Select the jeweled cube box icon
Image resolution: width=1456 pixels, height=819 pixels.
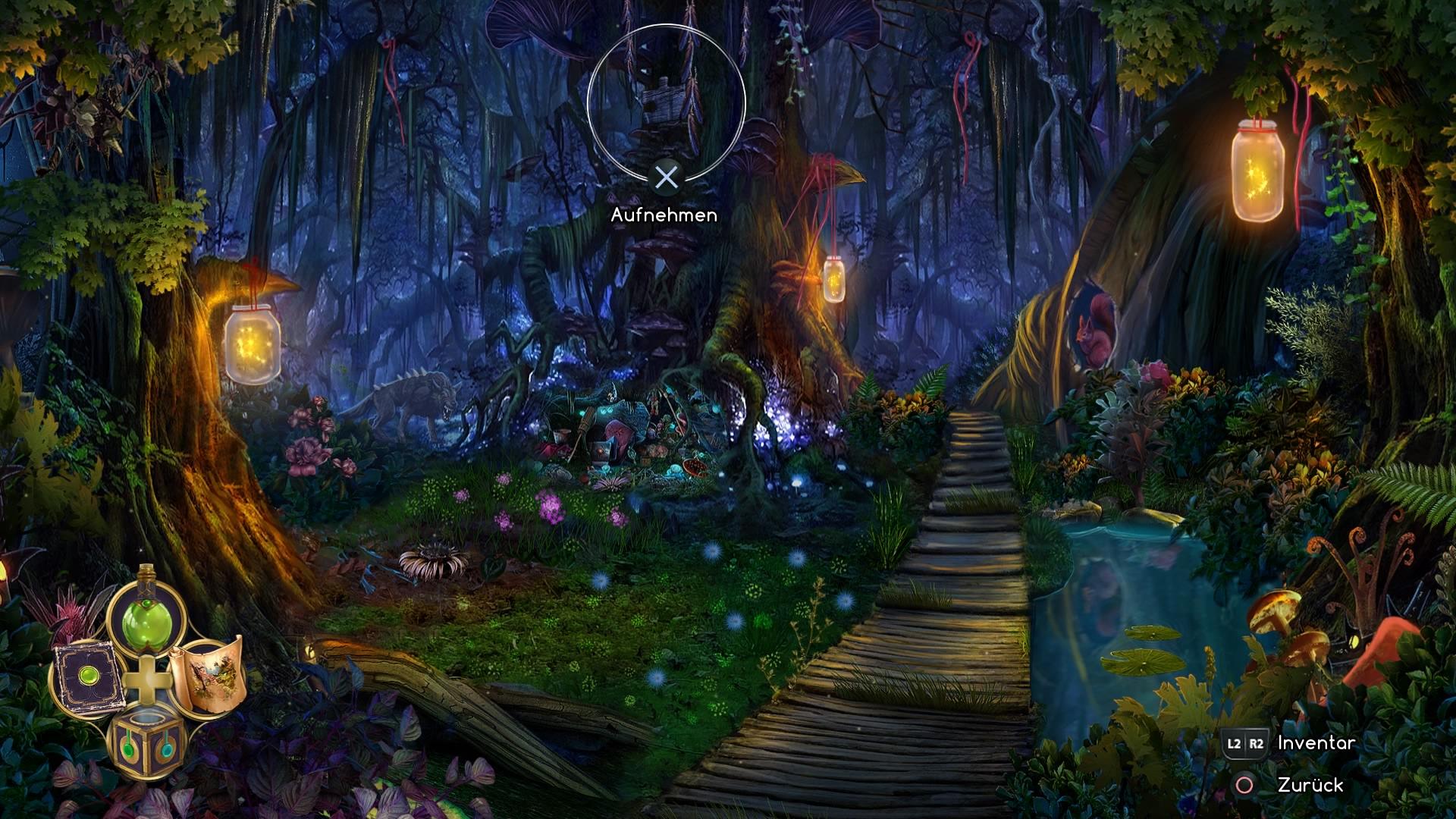click(146, 739)
